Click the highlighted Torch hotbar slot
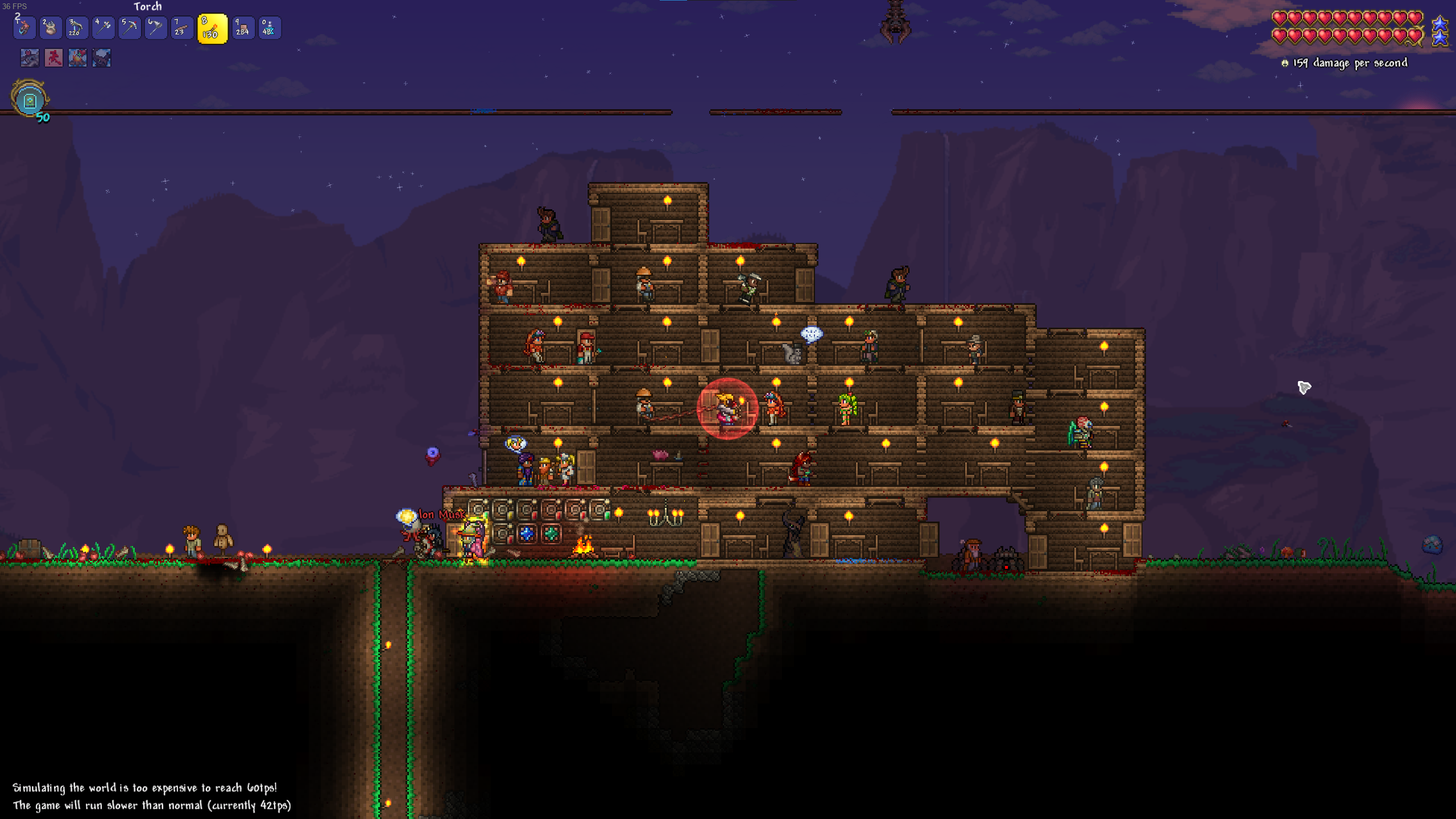1456x819 pixels. (212, 28)
